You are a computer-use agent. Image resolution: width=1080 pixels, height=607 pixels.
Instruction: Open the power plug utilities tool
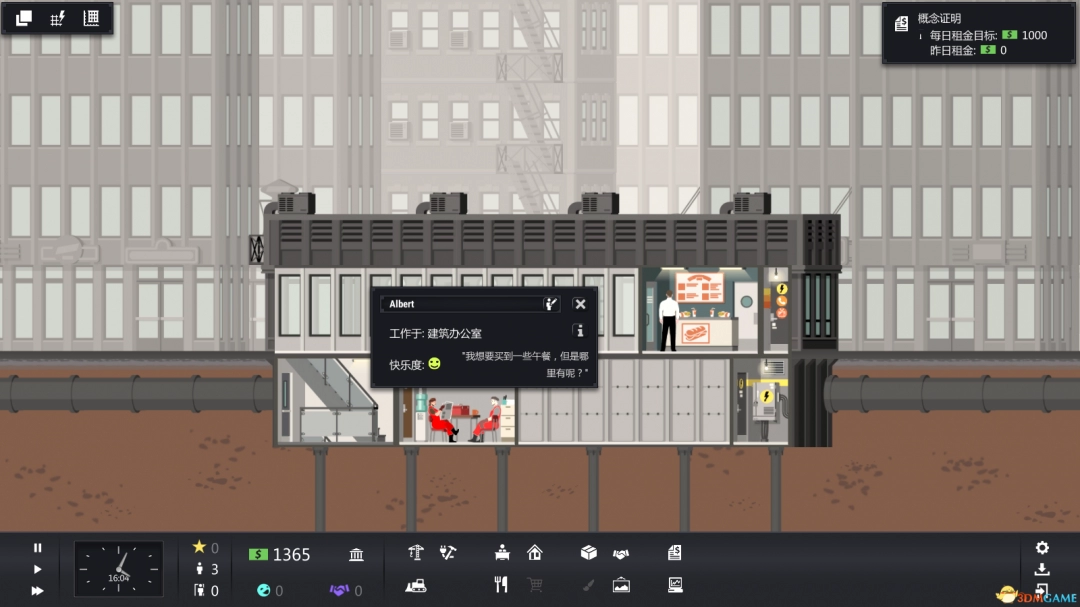coord(448,552)
